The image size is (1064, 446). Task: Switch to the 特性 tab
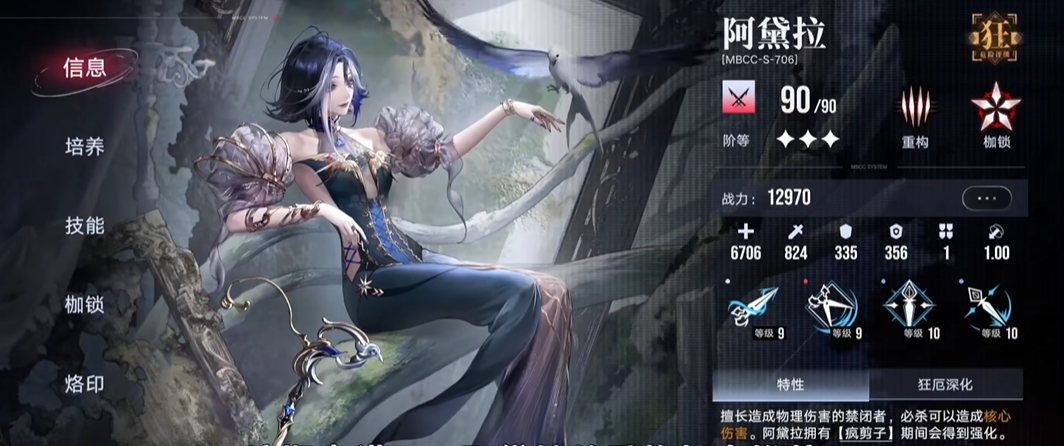(x=790, y=384)
